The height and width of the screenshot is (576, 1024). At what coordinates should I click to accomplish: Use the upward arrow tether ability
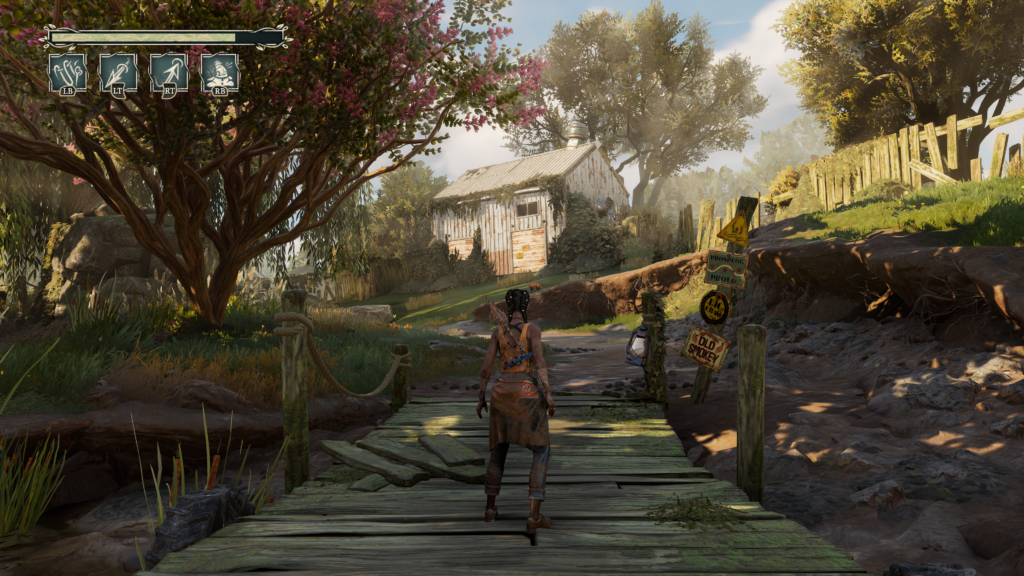169,73
